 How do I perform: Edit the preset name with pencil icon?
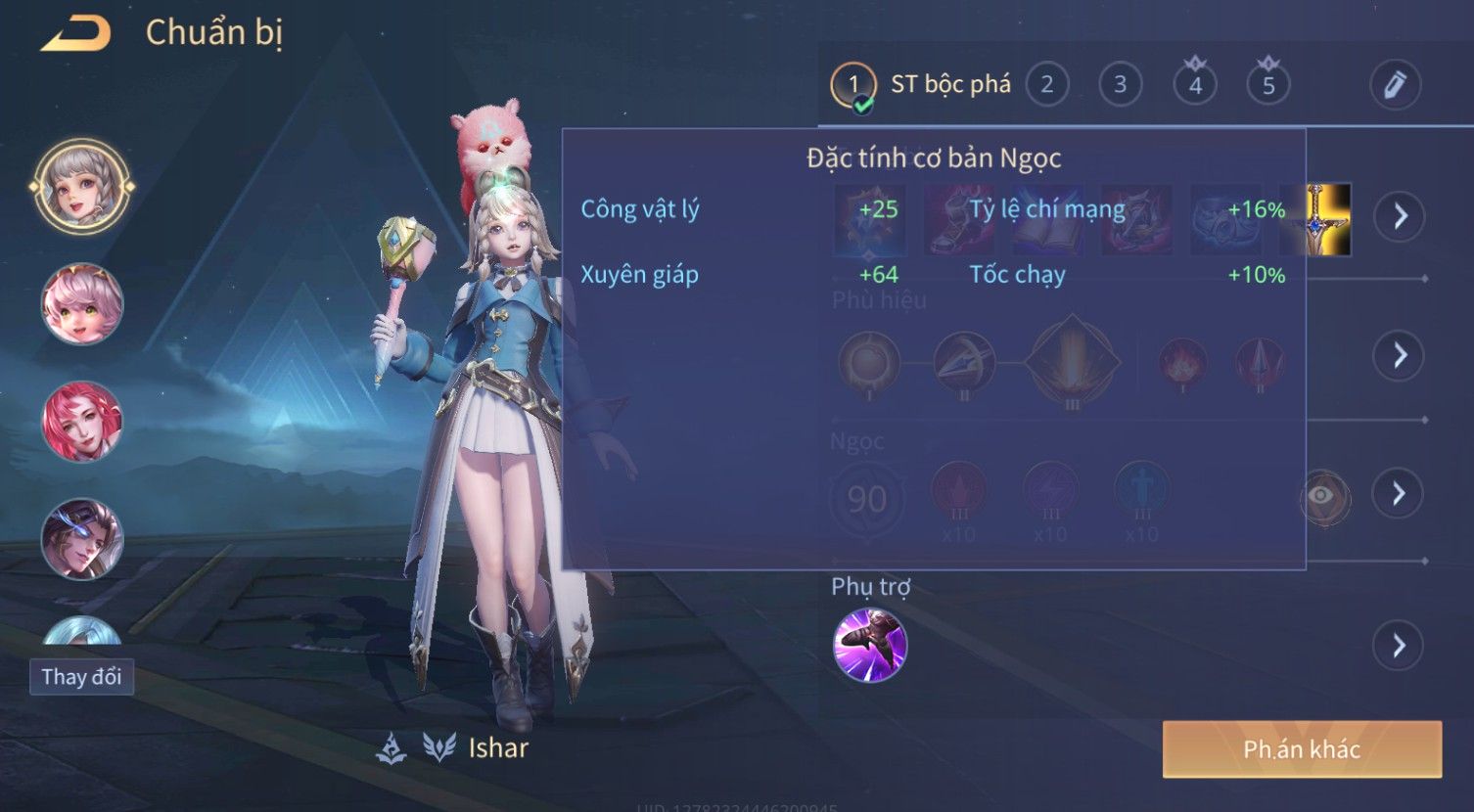pyautogui.click(x=1395, y=85)
